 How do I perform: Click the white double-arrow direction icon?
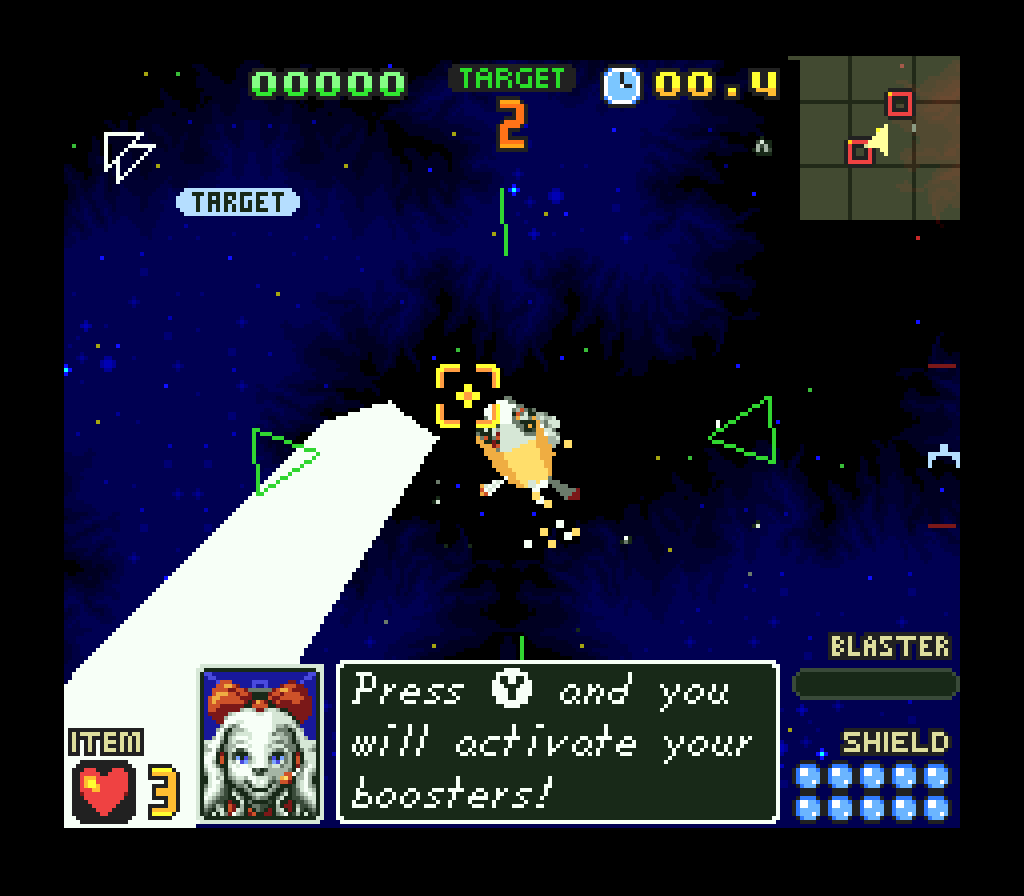tap(128, 156)
